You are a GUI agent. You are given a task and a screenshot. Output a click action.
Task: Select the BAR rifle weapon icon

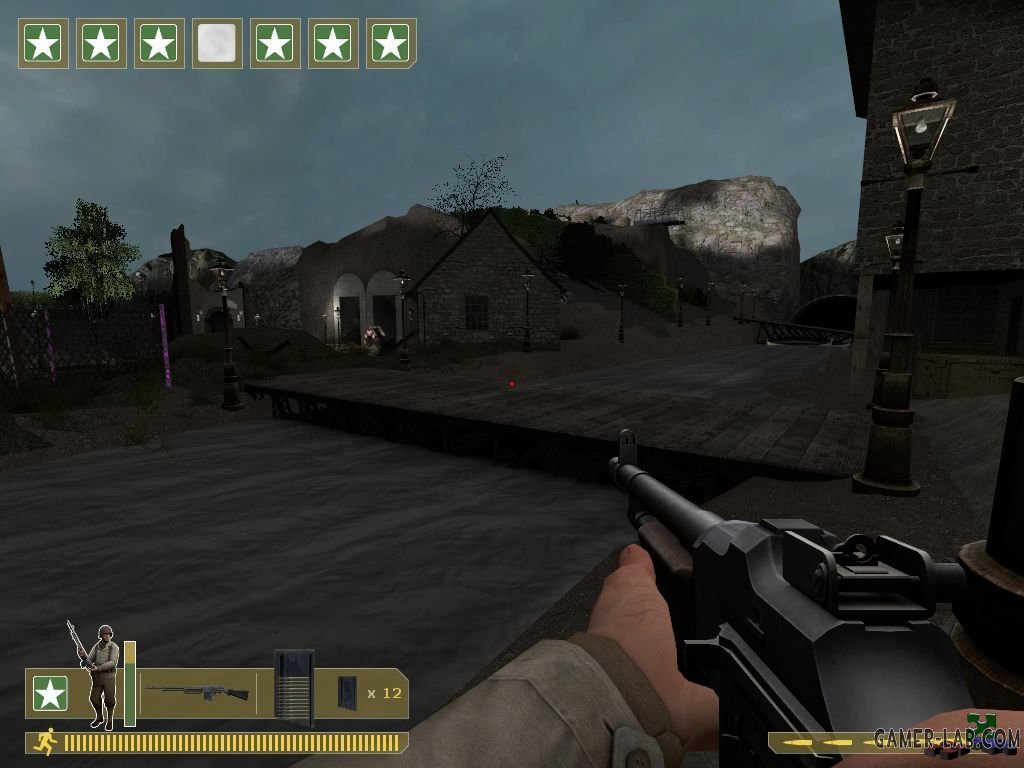point(197,692)
